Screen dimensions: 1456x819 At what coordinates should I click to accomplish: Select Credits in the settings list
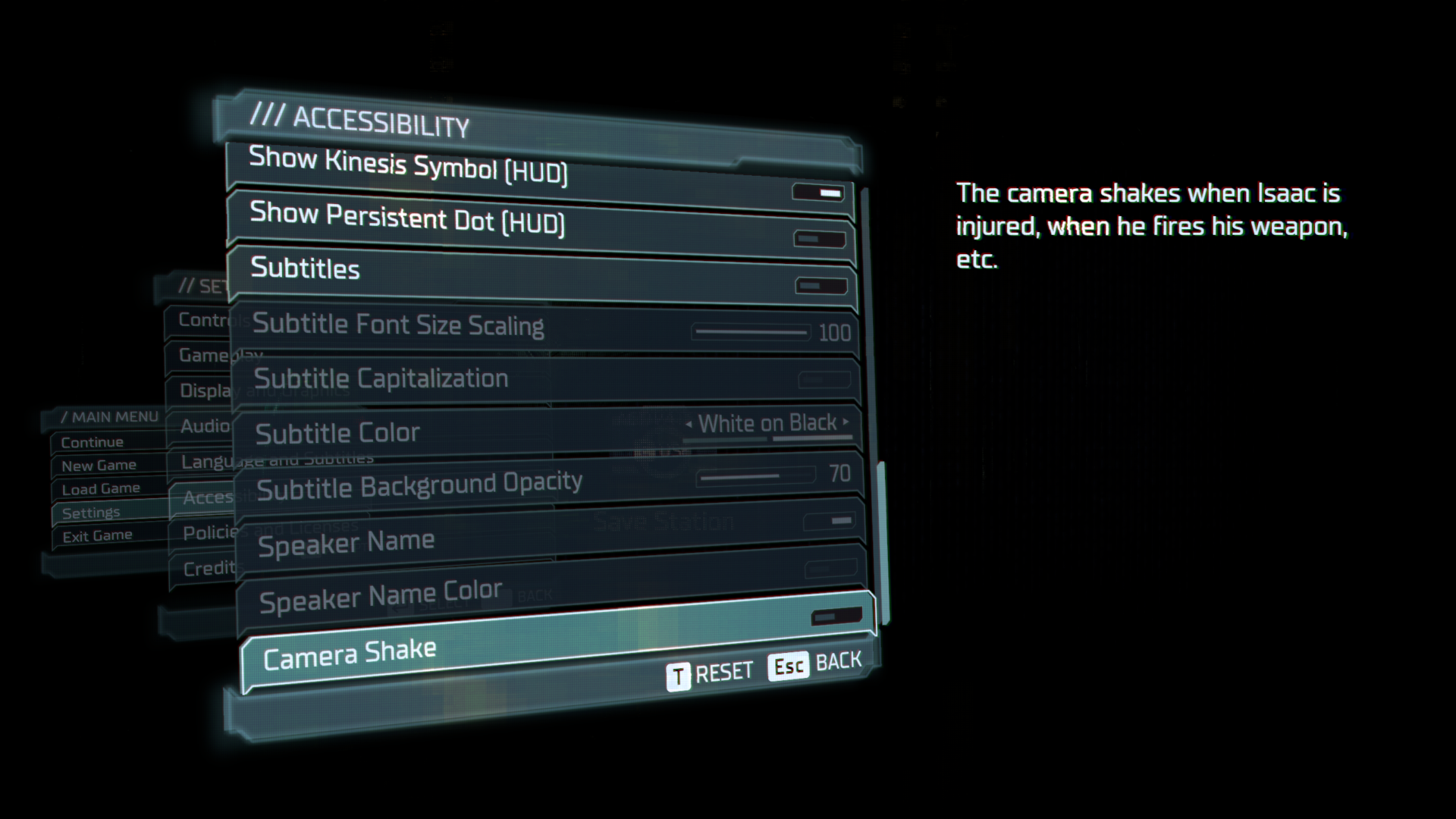tap(209, 568)
